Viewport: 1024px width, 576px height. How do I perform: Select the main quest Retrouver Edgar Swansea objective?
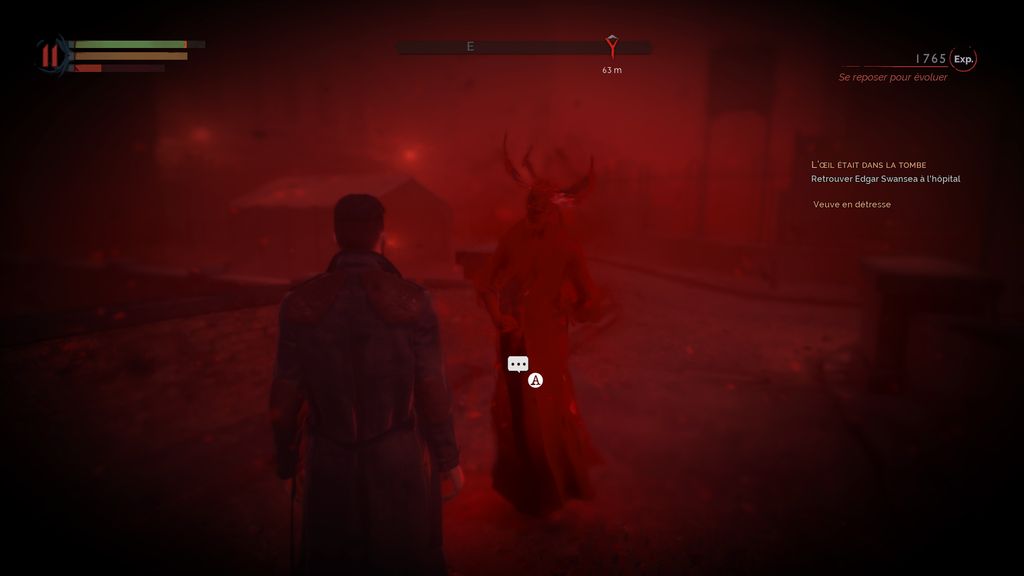(x=885, y=179)
